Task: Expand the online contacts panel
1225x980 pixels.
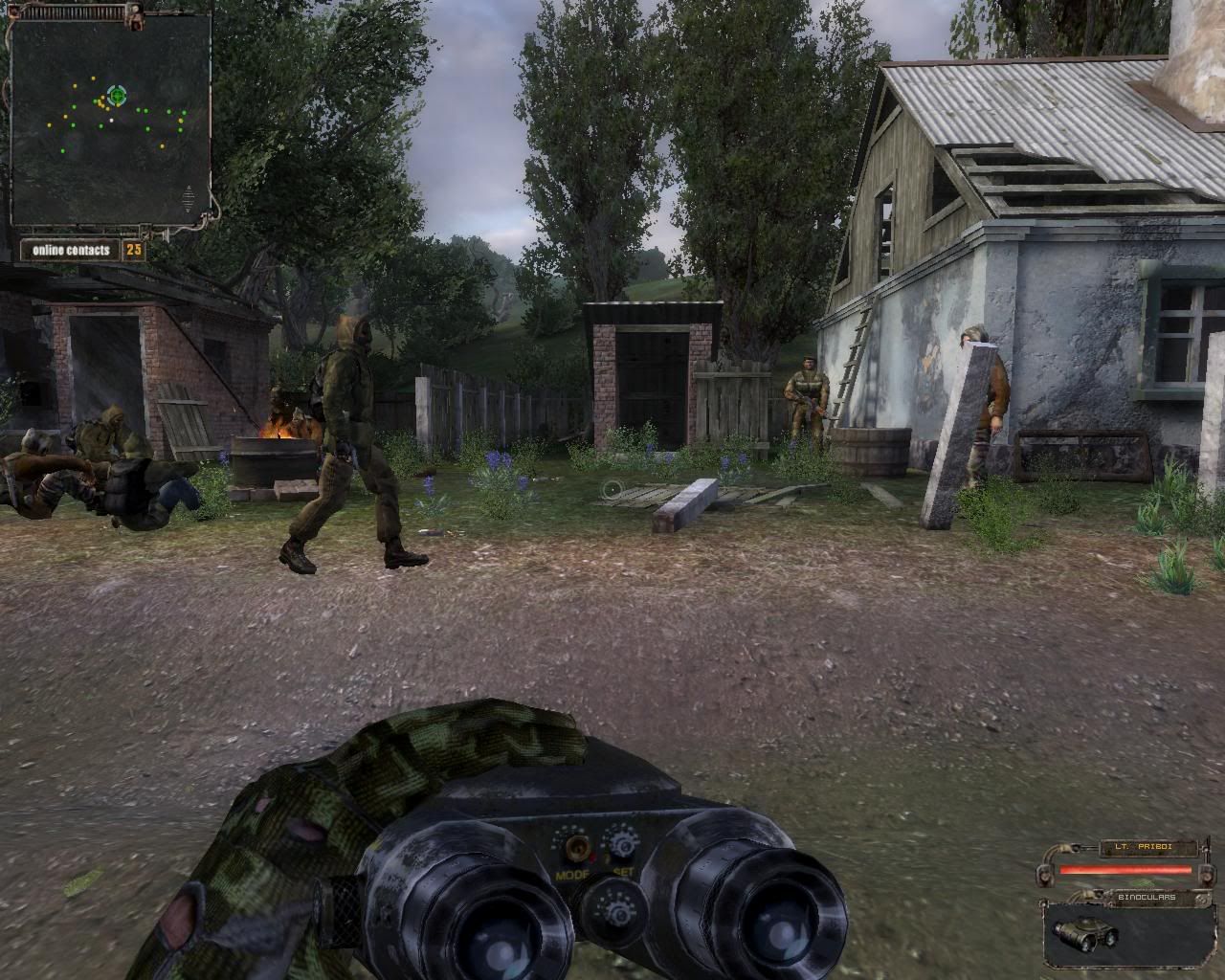Action: pyautogui.click(x=71, y=250)
